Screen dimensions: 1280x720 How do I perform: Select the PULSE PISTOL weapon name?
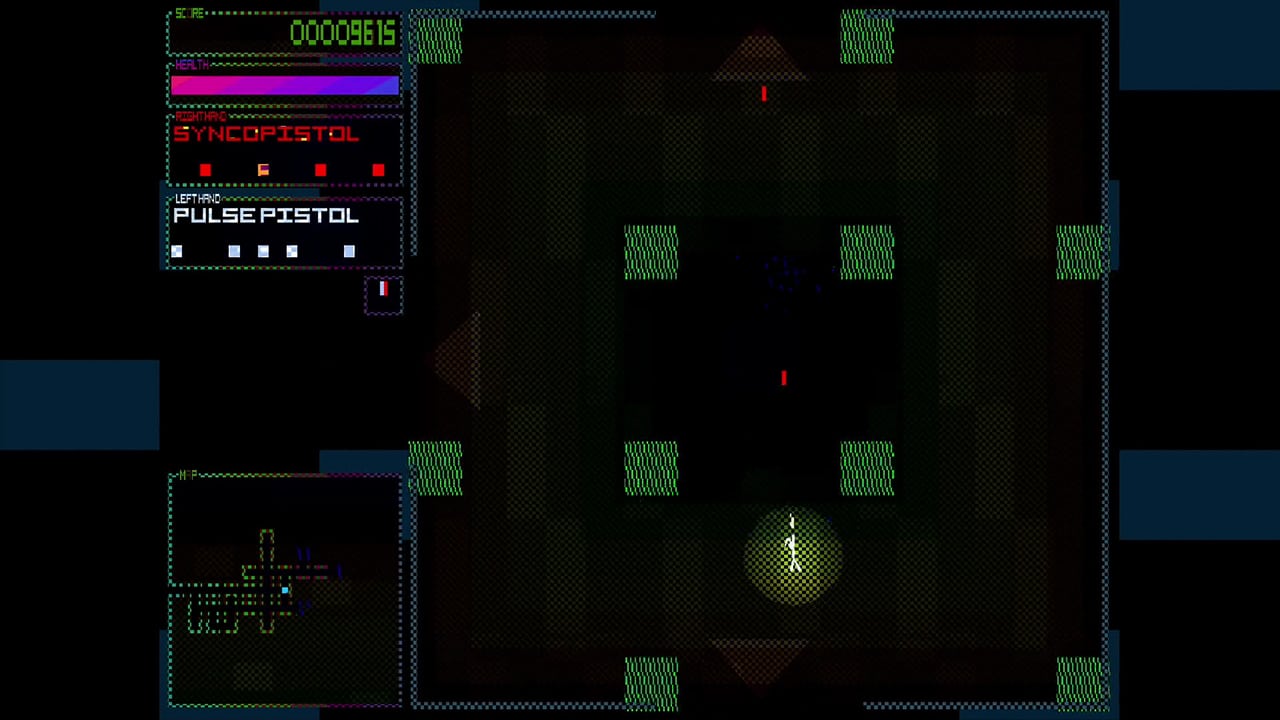266,216
